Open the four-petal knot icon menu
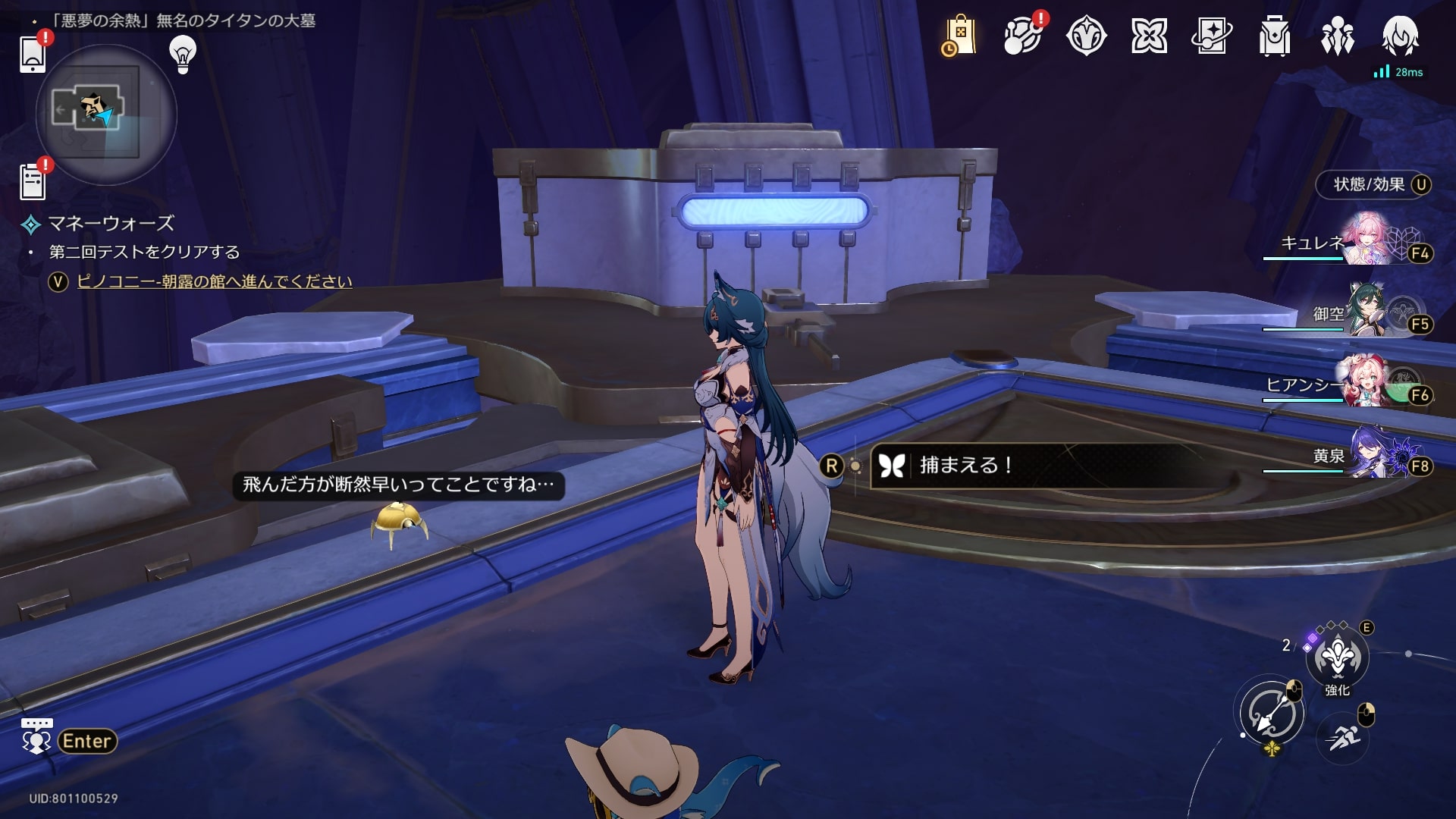The height and width of the screenshot is (819, 1456). [x=1149, y=36]
